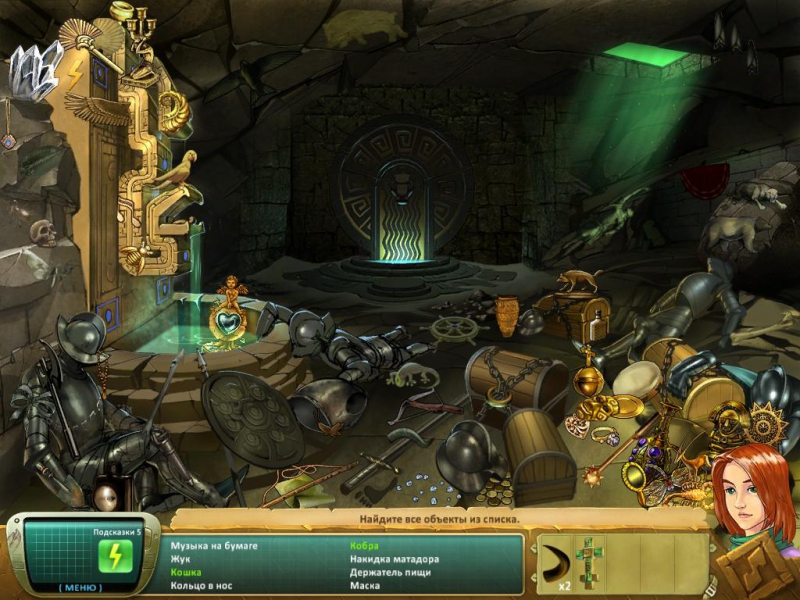Pick the green jeweled cross in inventory
Screen dimensions: 800x600
pos(590,559)
